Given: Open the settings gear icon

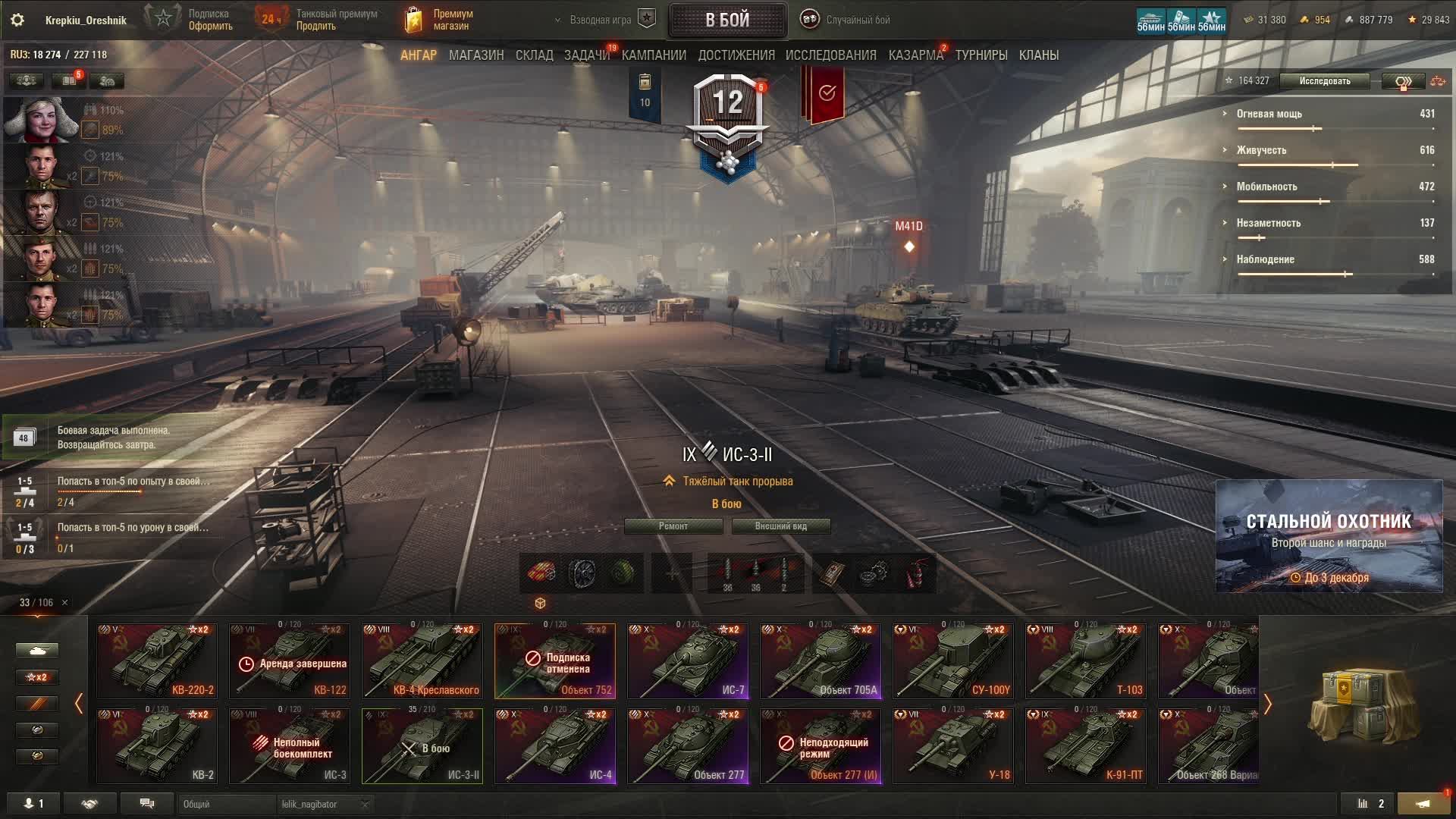Looking at the screenshot, I should [x=17, y=20].
